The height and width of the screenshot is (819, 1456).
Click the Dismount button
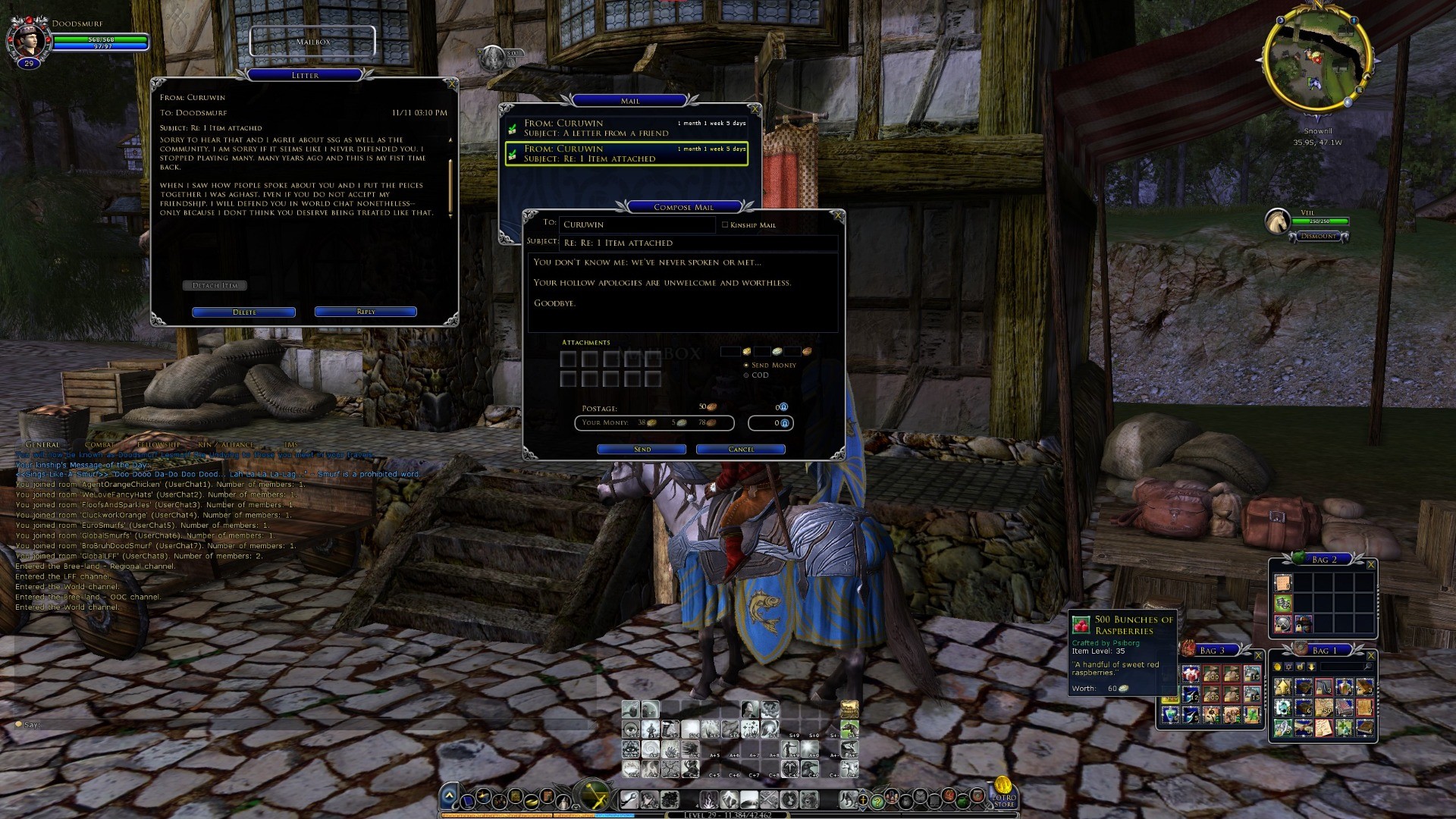pos(1319,237)
